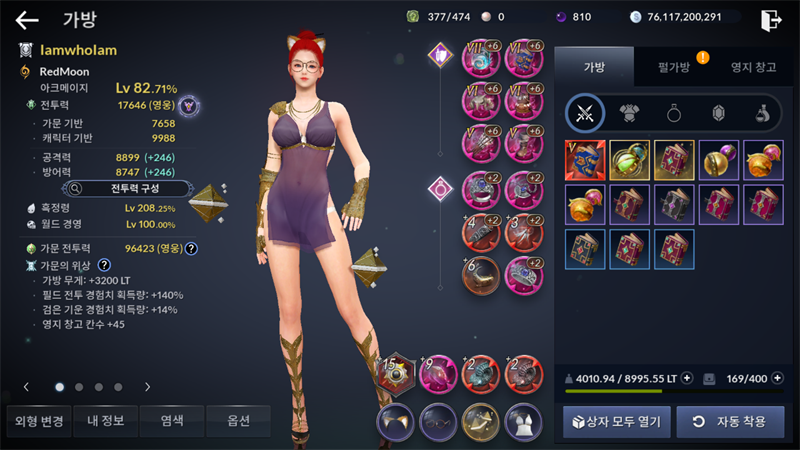The image size is (800, 450).
Task: Choose the 염색 dye button
Action: point(172,421)
